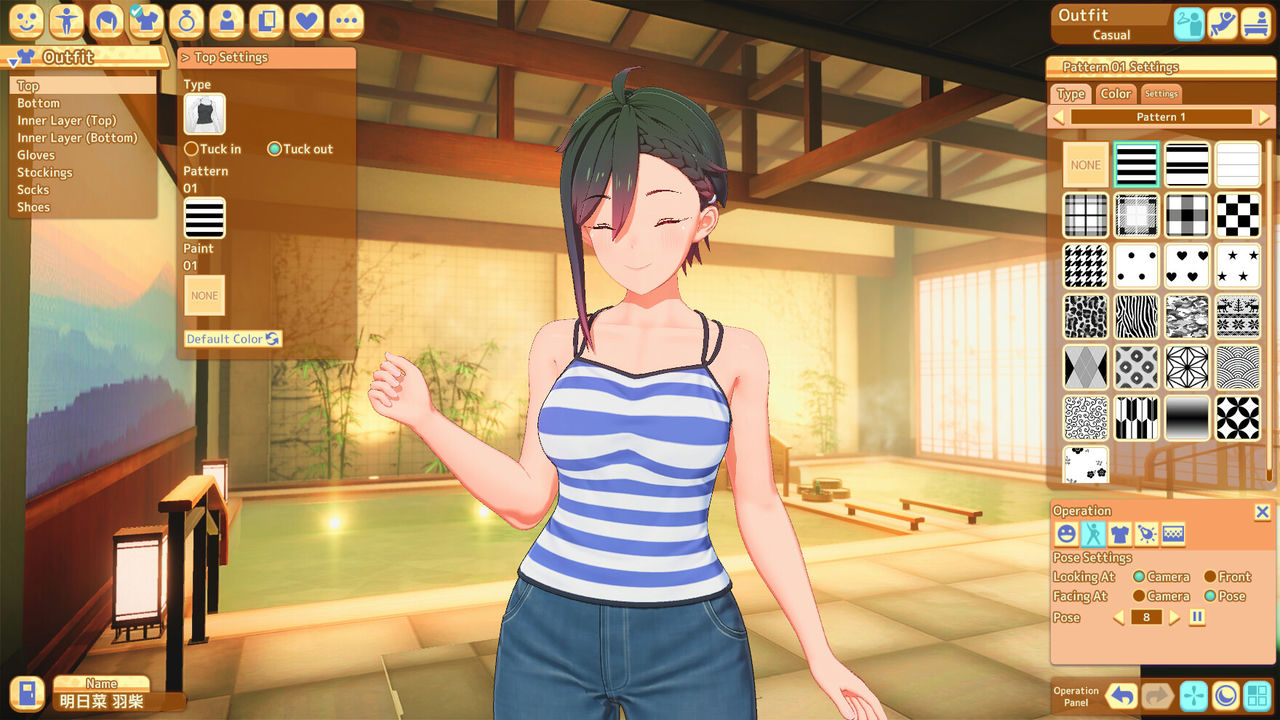
Task: Switch to the Color tab in Pattern 01 Settings
Action: coord(1115,93)
